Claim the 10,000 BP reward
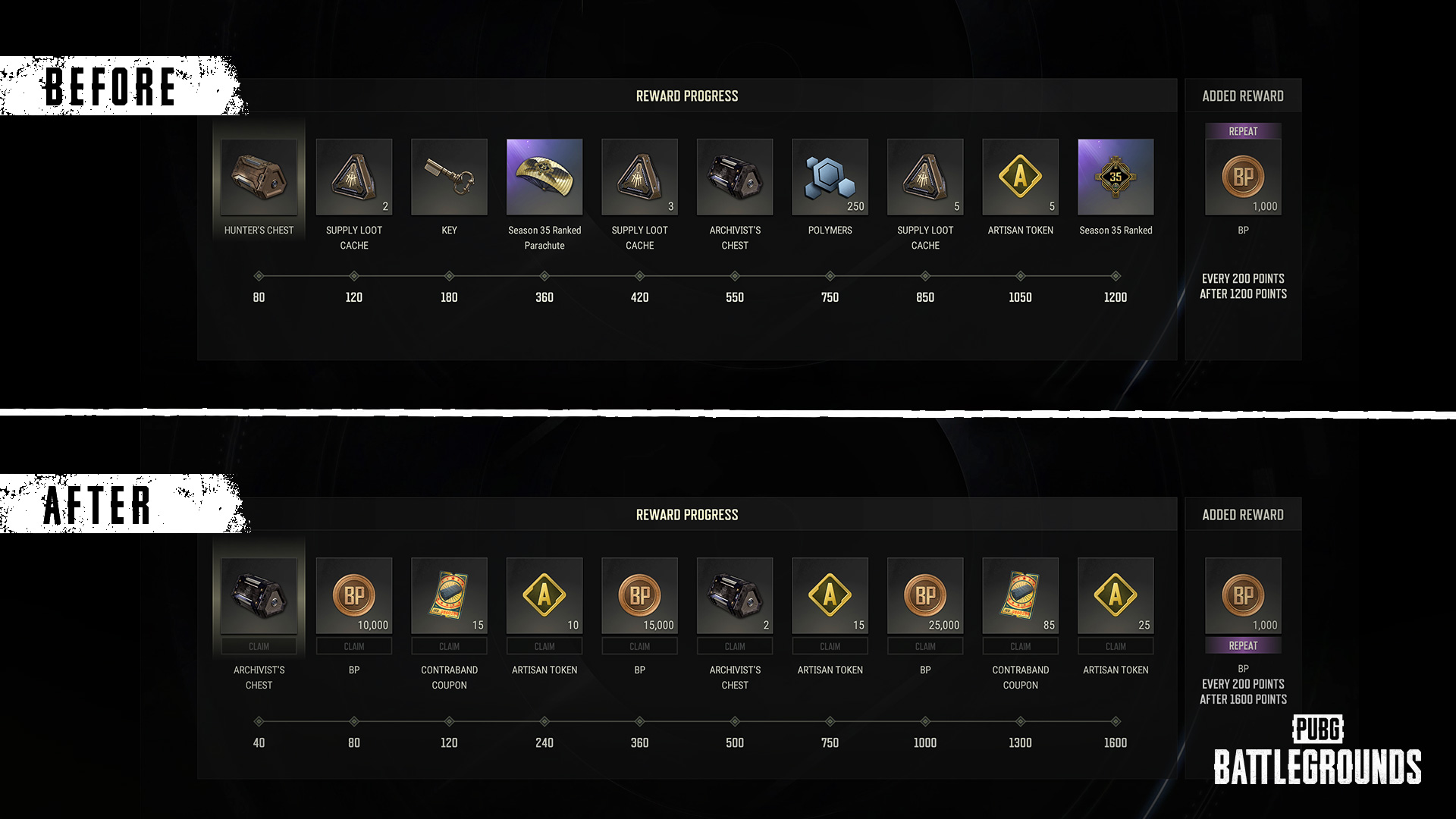The image size is (1456, 819). (354, 646)
